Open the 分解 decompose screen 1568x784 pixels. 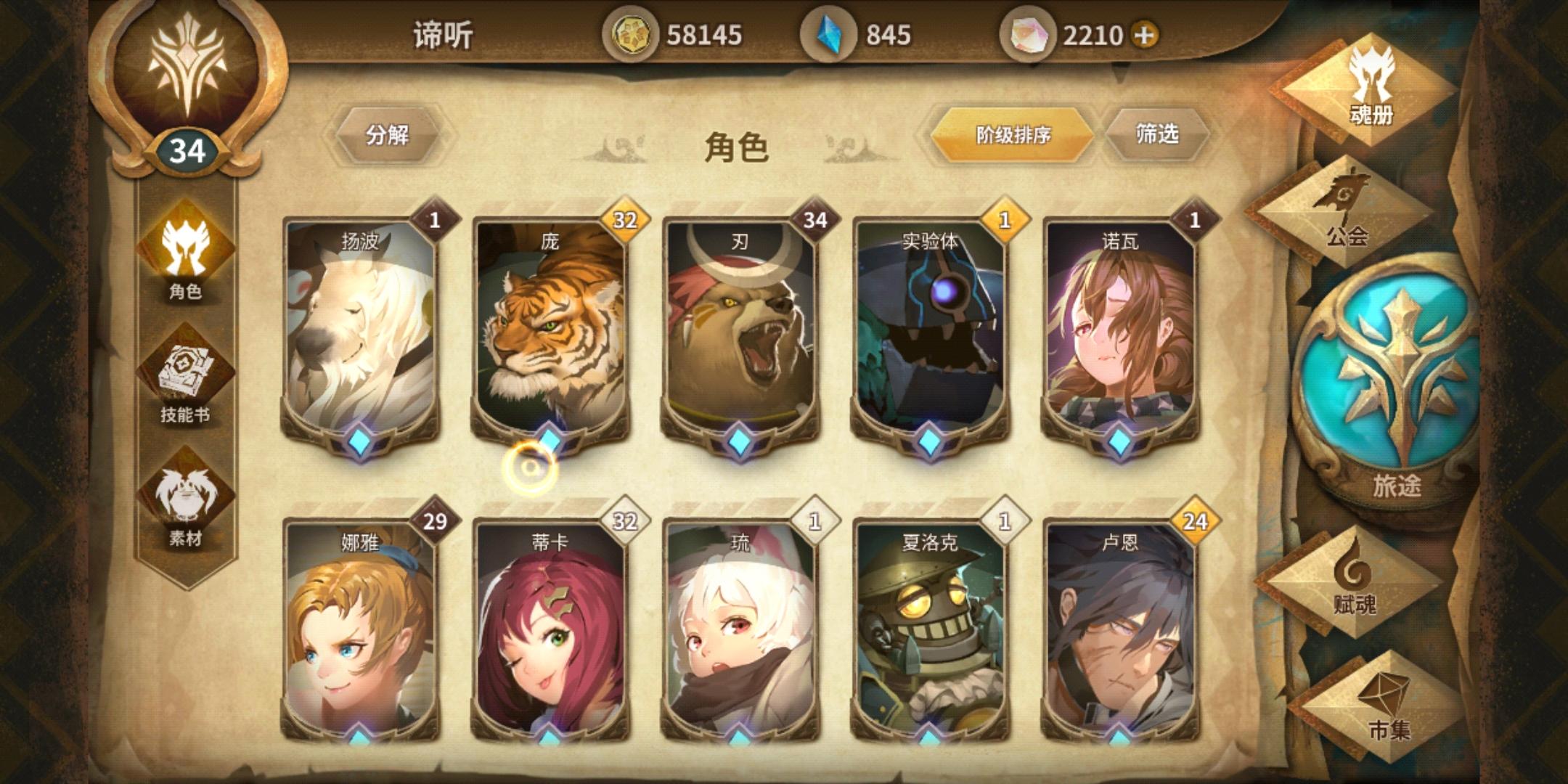click(x=388, y=133)
